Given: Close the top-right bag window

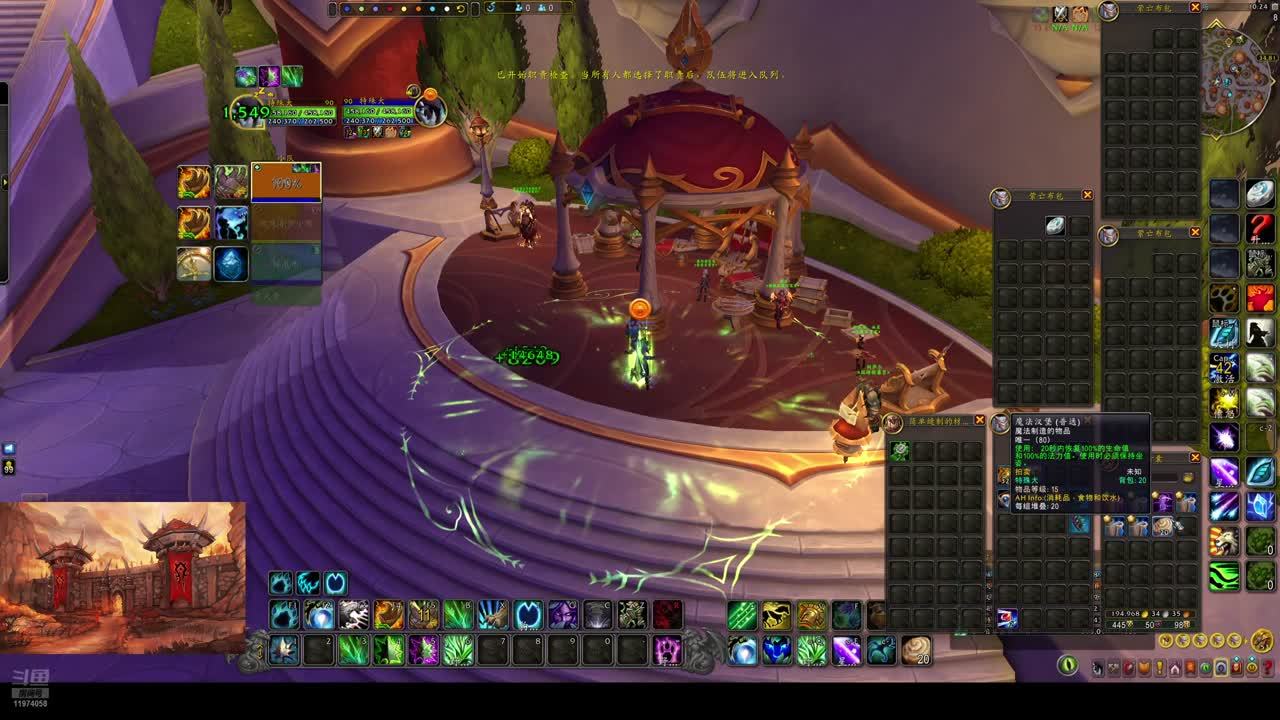Looking at the screenshot, I should pos(1195,8).
